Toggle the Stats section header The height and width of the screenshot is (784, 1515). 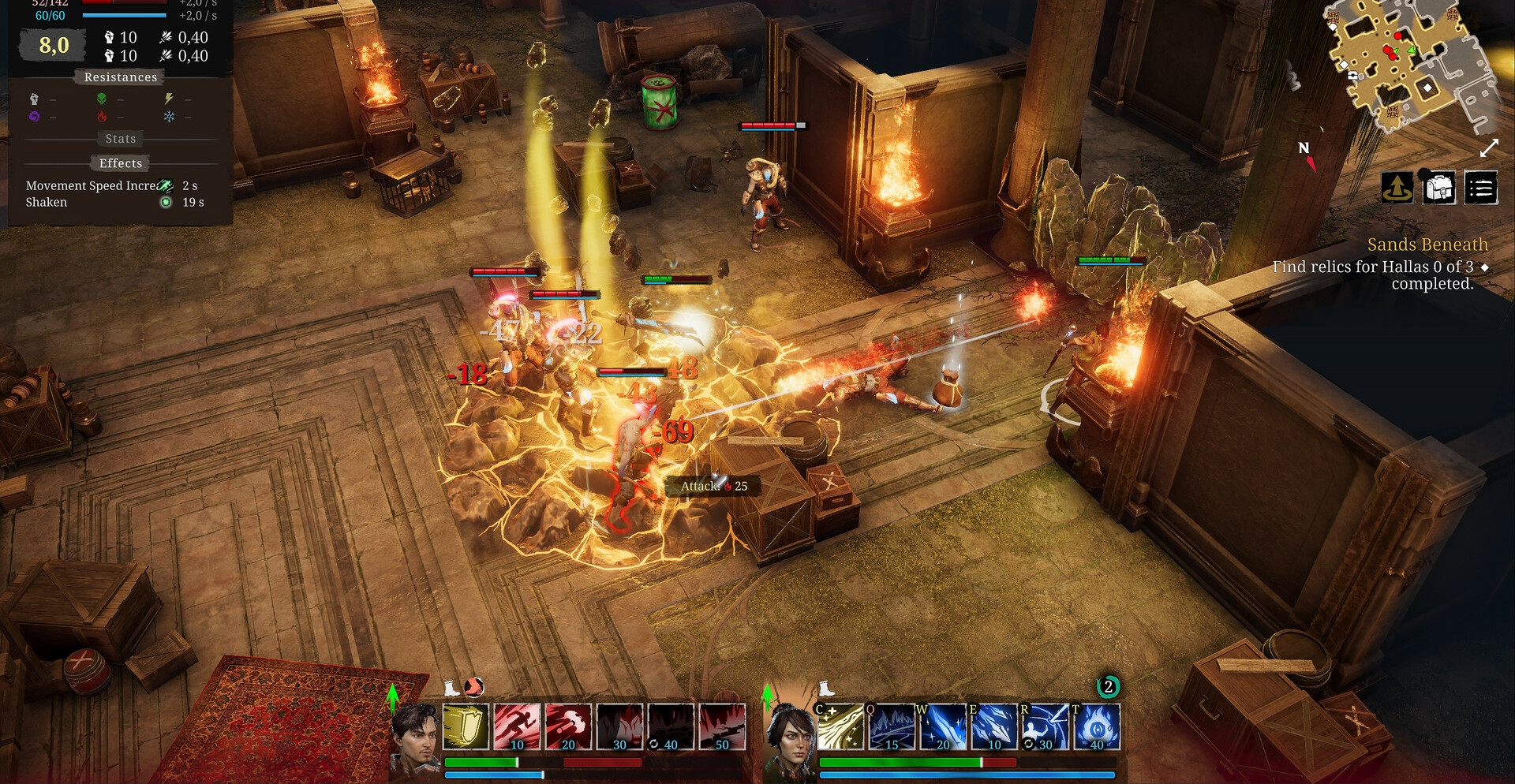tap(121, 139)
